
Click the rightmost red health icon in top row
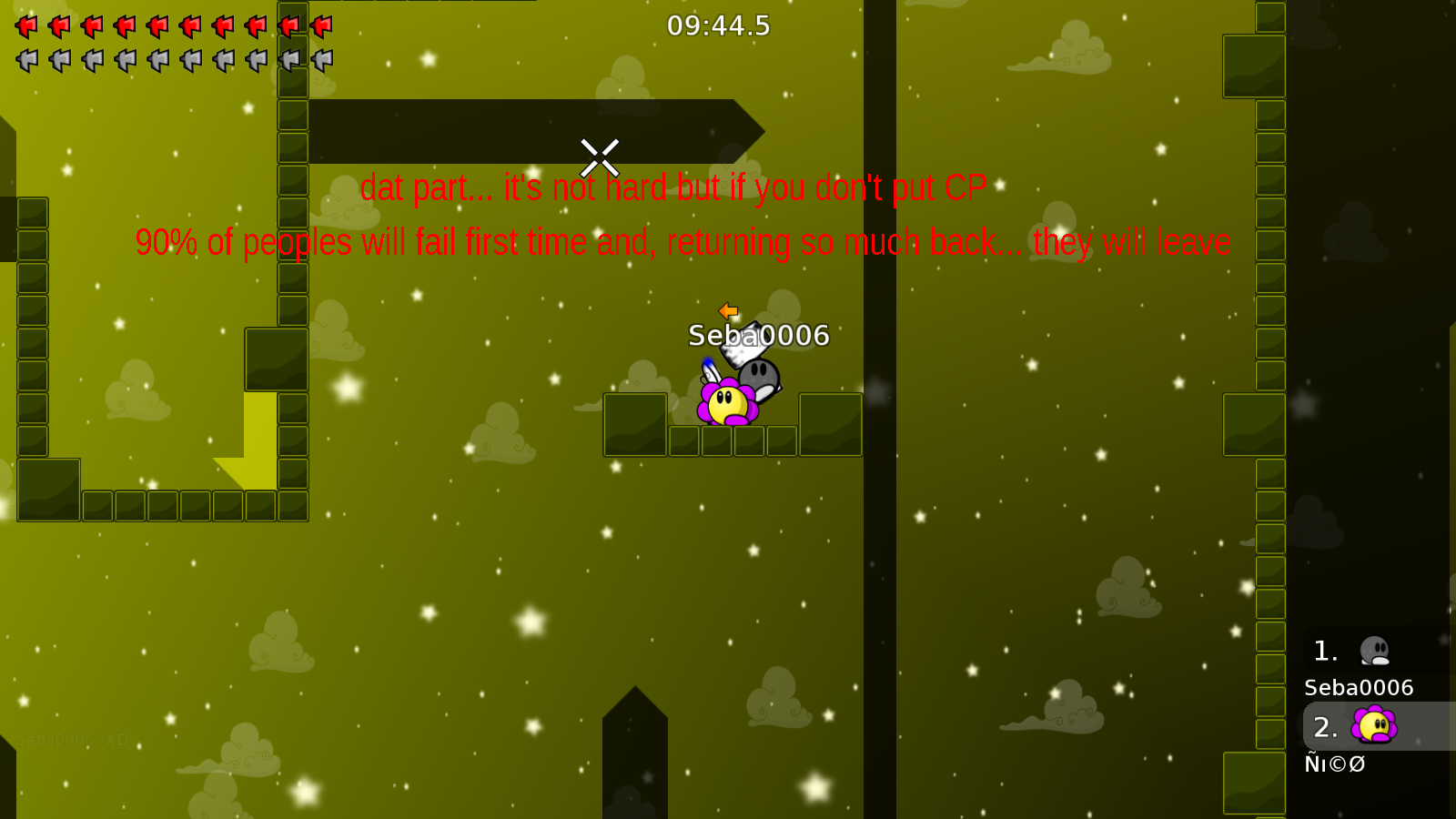pos(322,25)
